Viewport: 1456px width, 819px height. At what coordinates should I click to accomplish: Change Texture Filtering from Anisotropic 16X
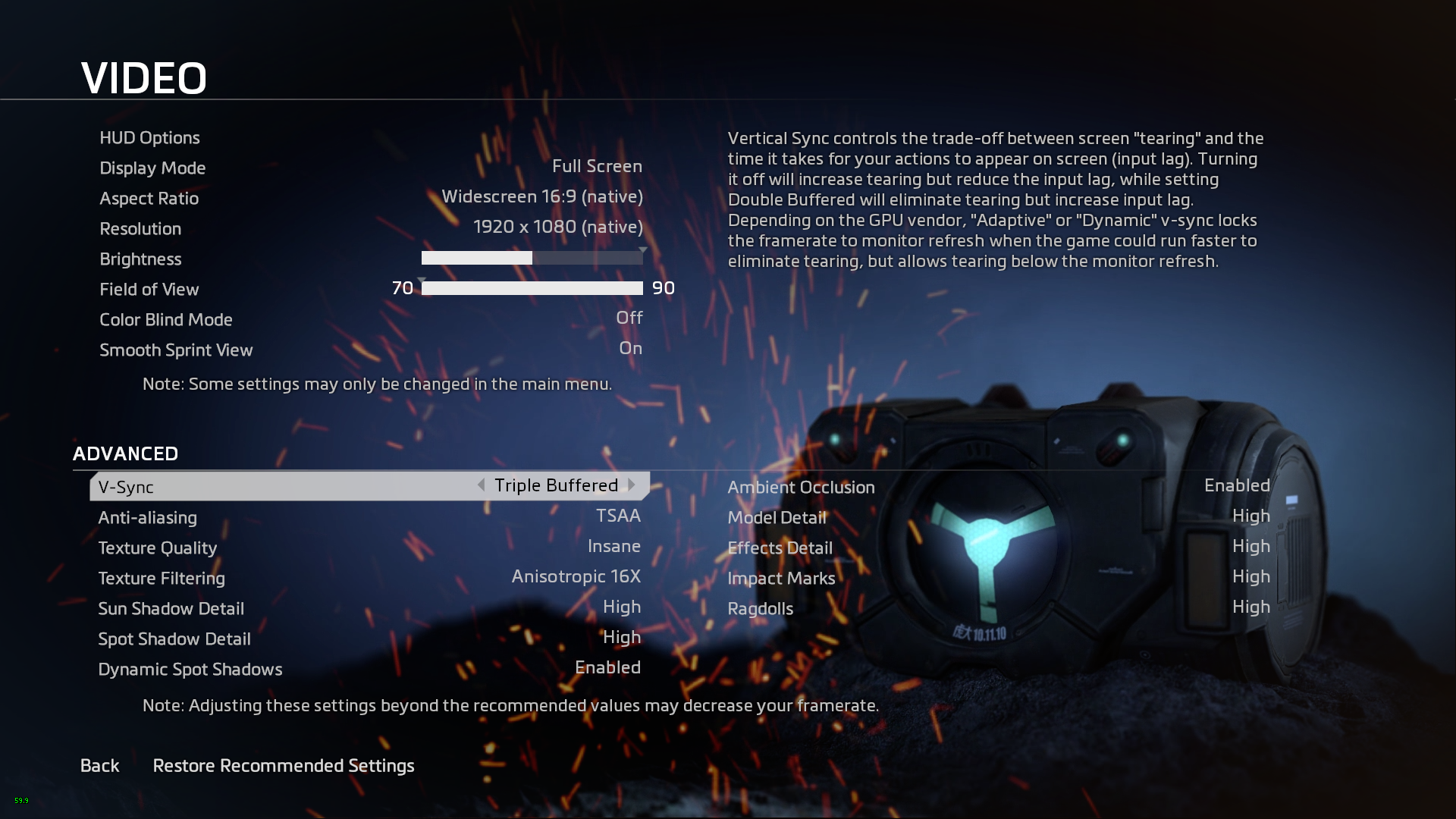tap(576, 577)
